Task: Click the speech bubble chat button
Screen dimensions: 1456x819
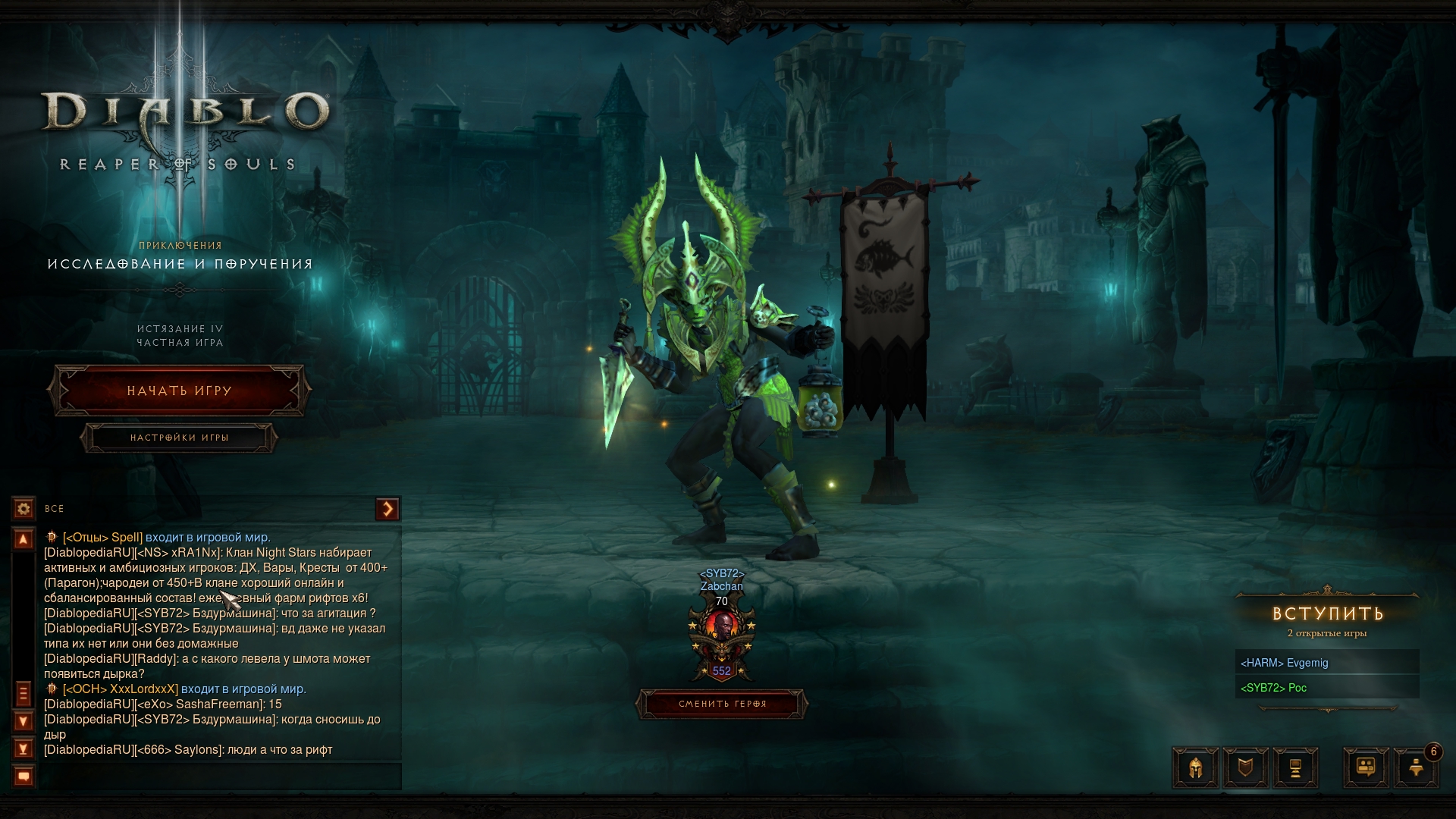Action: coord(24,777)
